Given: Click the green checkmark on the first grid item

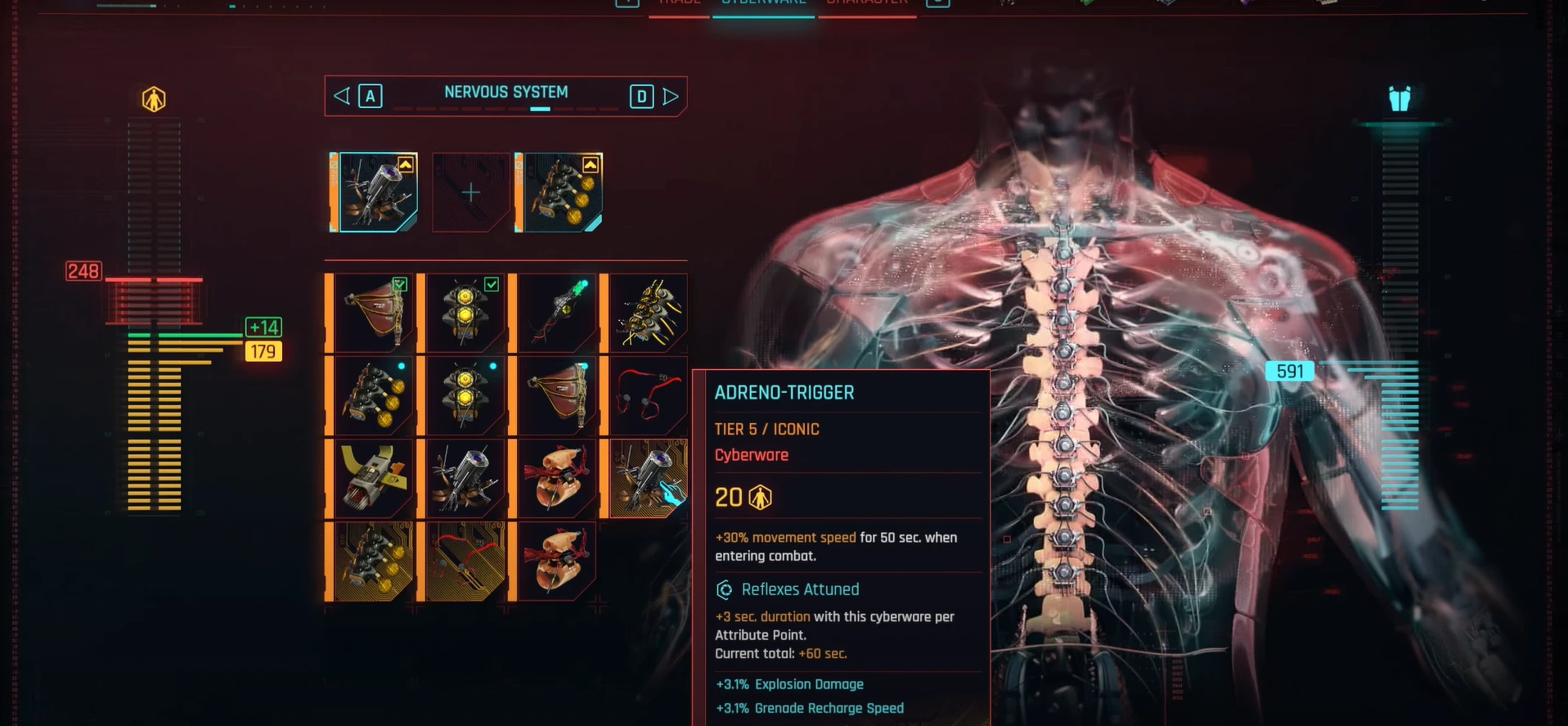Looking at the screenshot, I should (x=400, y=285).
